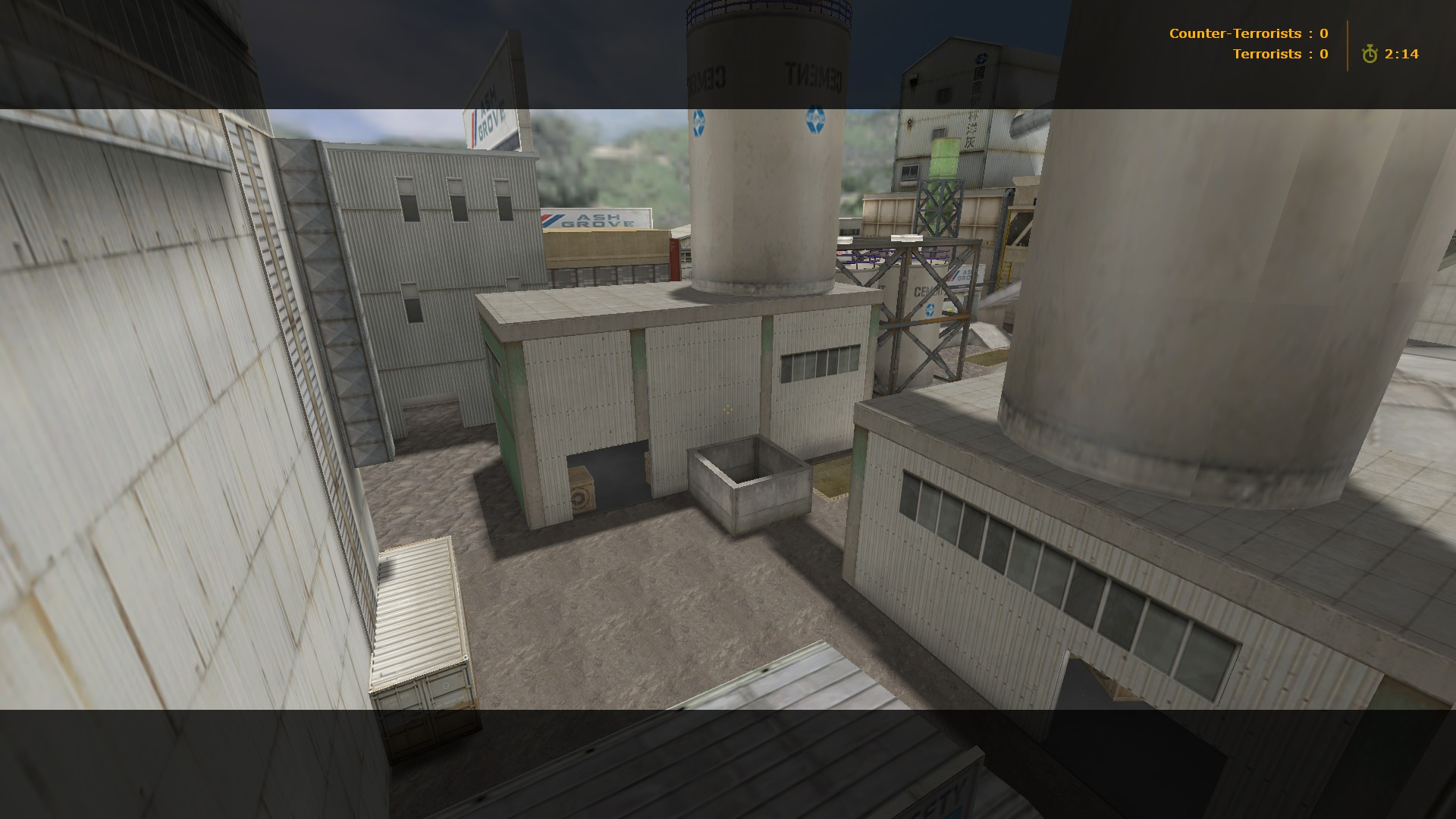The height and width of the screenshot is (819, 1456).
Task: Select the 2:14 round timer text
Action: coord(1403,54)
